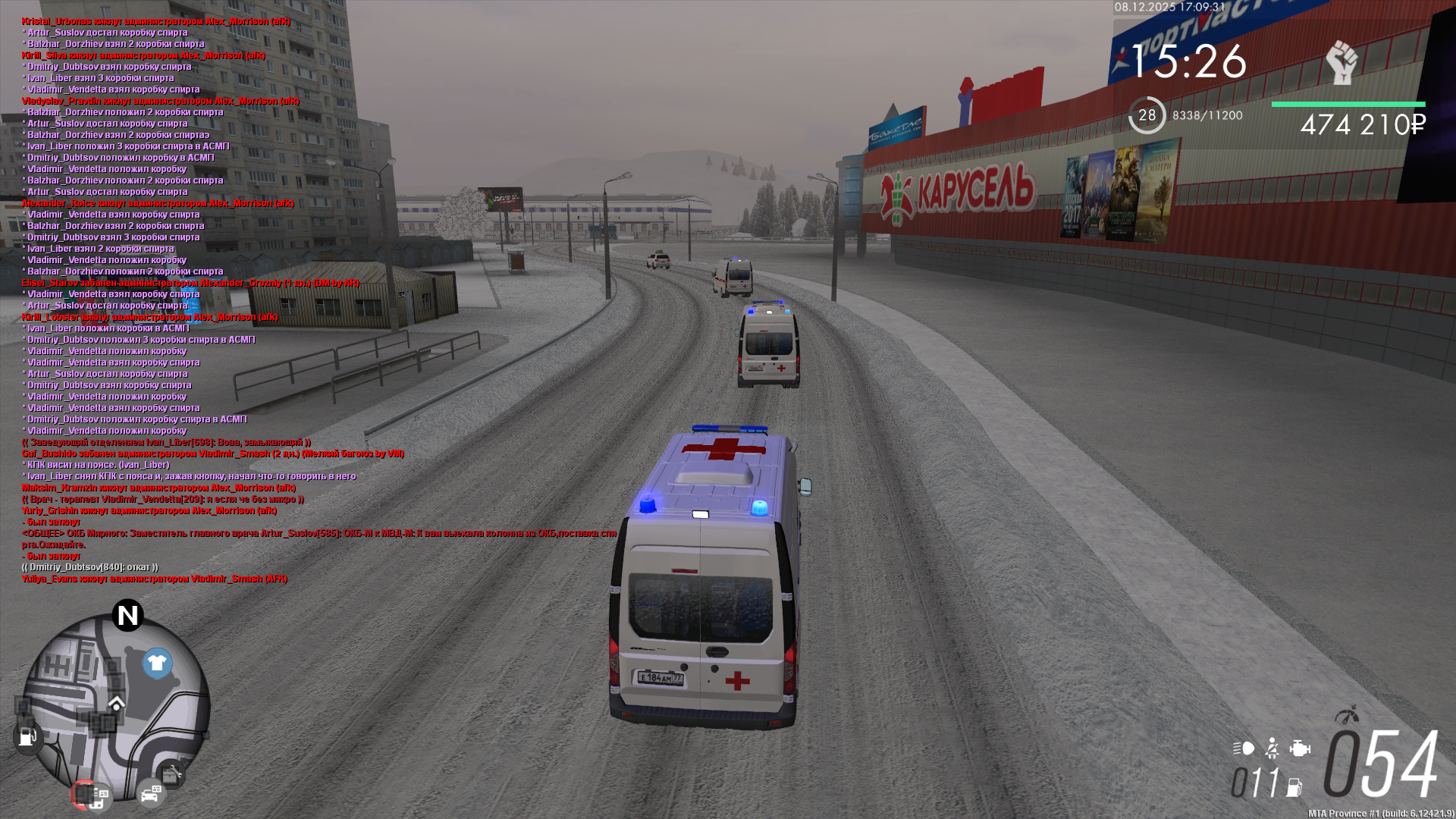Screen dimensions: 1456x819
Task: Click the level 28 experience circle
Action: click(x=1147, y=115)
